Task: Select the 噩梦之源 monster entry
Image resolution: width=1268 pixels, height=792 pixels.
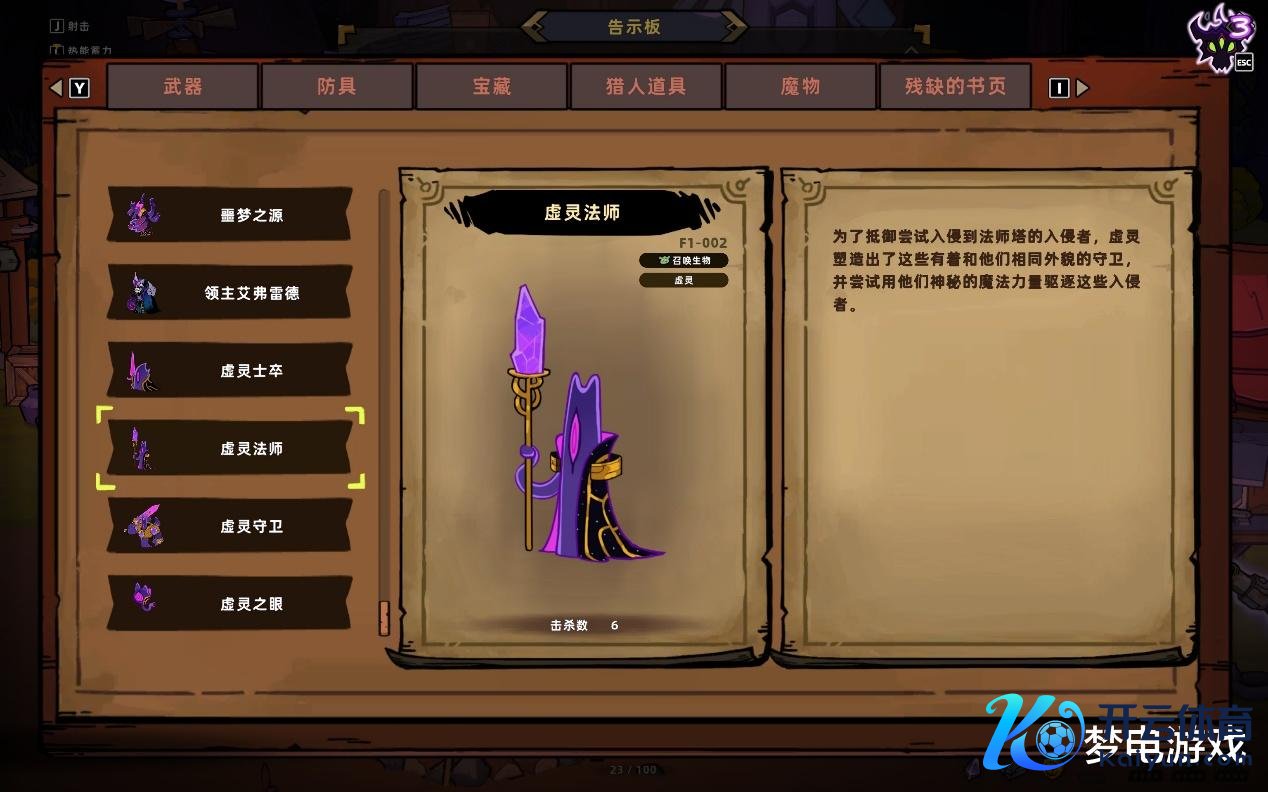Action: (229, 215)
